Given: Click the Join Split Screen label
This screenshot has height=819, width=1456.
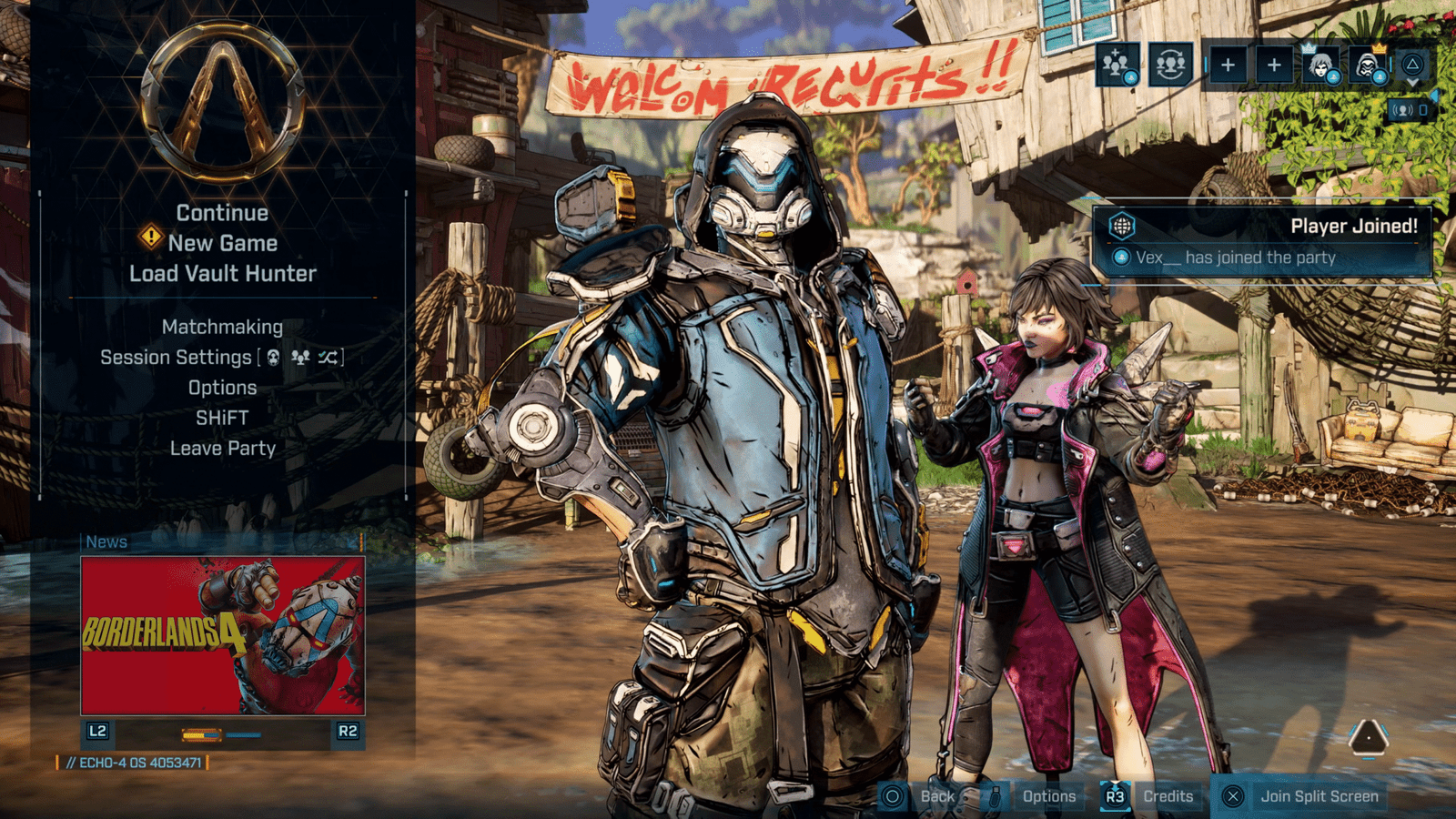Looking at the screenshot, I should click(x=1319, y=796).
